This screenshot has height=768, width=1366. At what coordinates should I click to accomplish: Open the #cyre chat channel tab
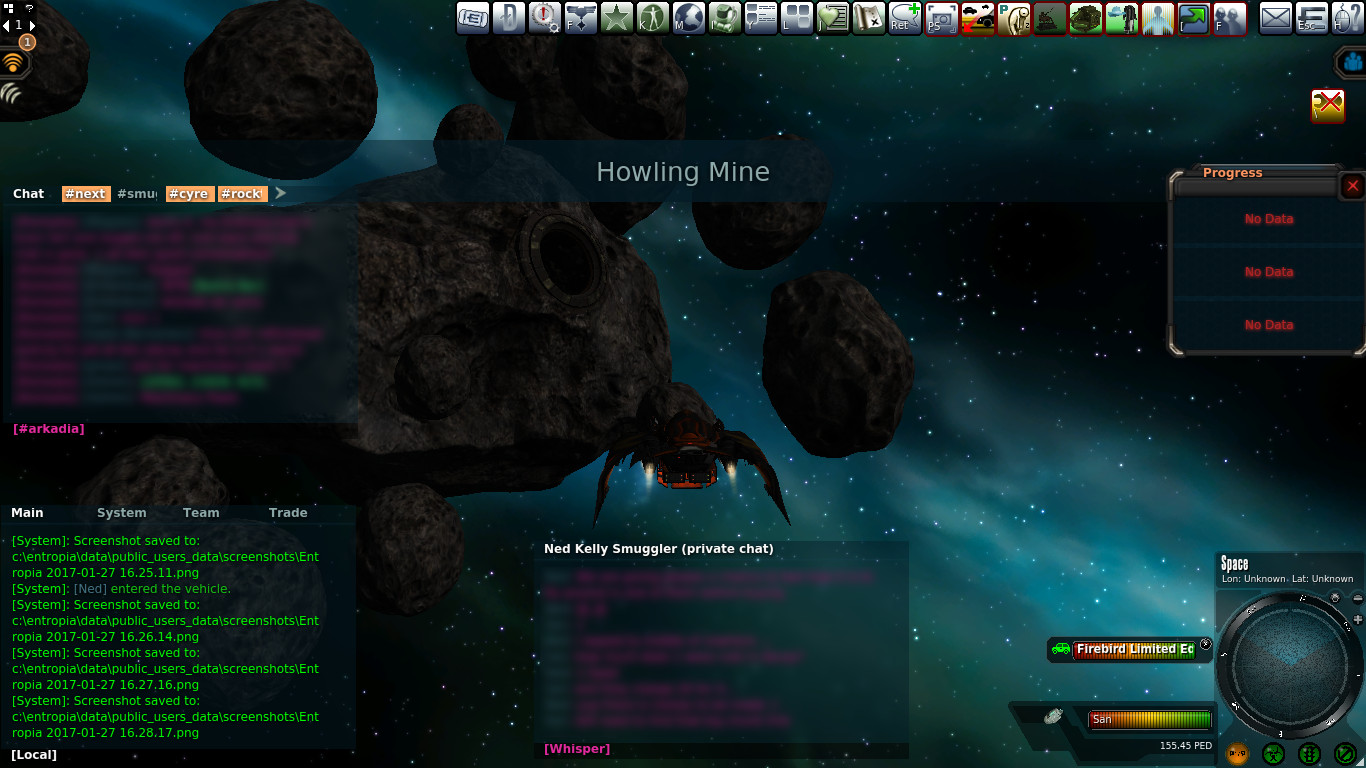coord(188,194)
